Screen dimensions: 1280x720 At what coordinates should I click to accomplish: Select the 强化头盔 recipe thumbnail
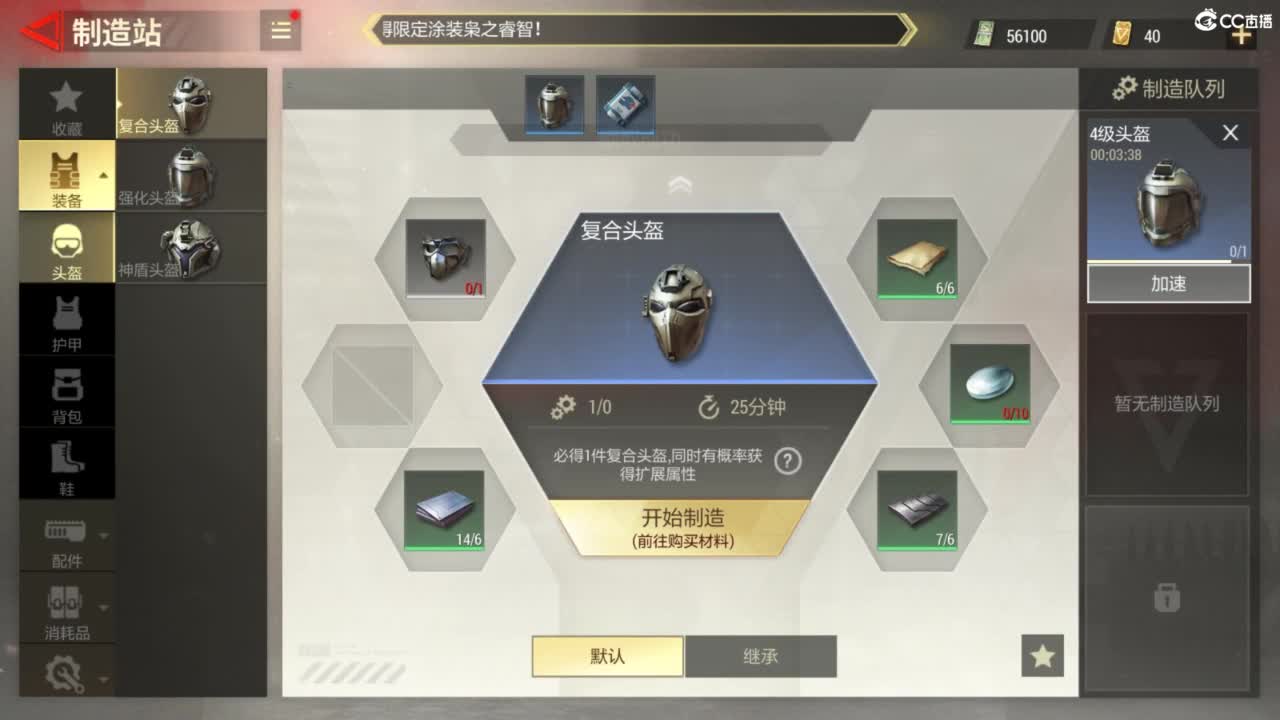coord(192,176)
